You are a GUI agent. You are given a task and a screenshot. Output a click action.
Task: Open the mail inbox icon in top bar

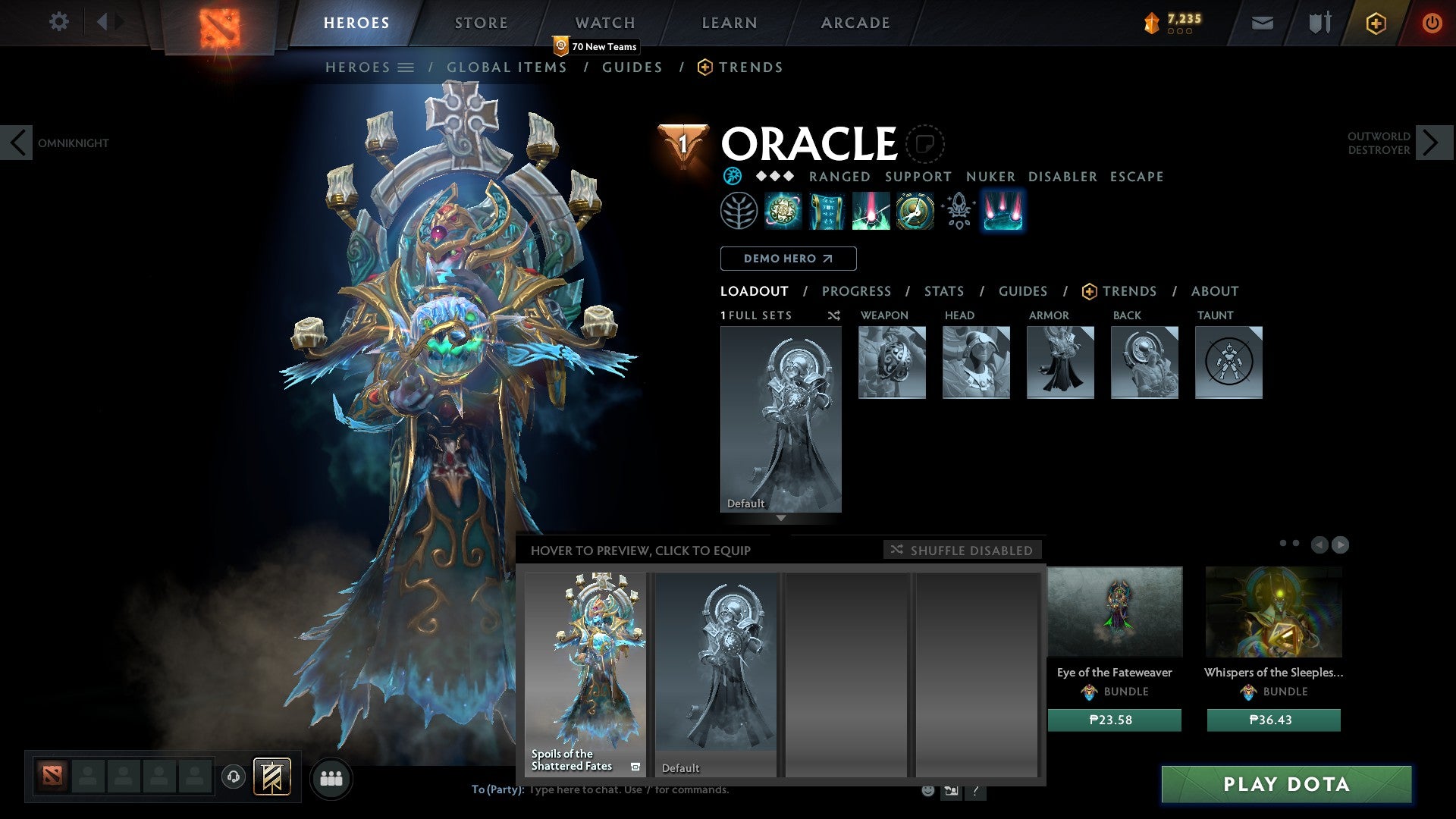1262,23
